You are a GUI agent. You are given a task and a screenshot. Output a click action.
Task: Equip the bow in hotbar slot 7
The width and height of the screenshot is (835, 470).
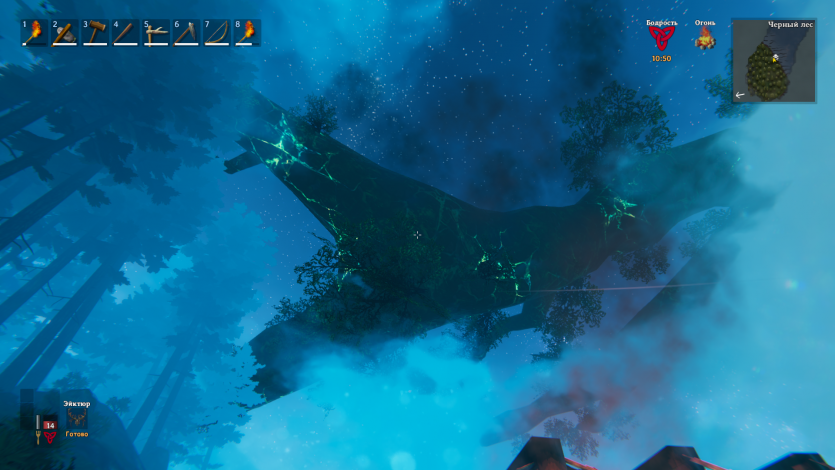216,33
